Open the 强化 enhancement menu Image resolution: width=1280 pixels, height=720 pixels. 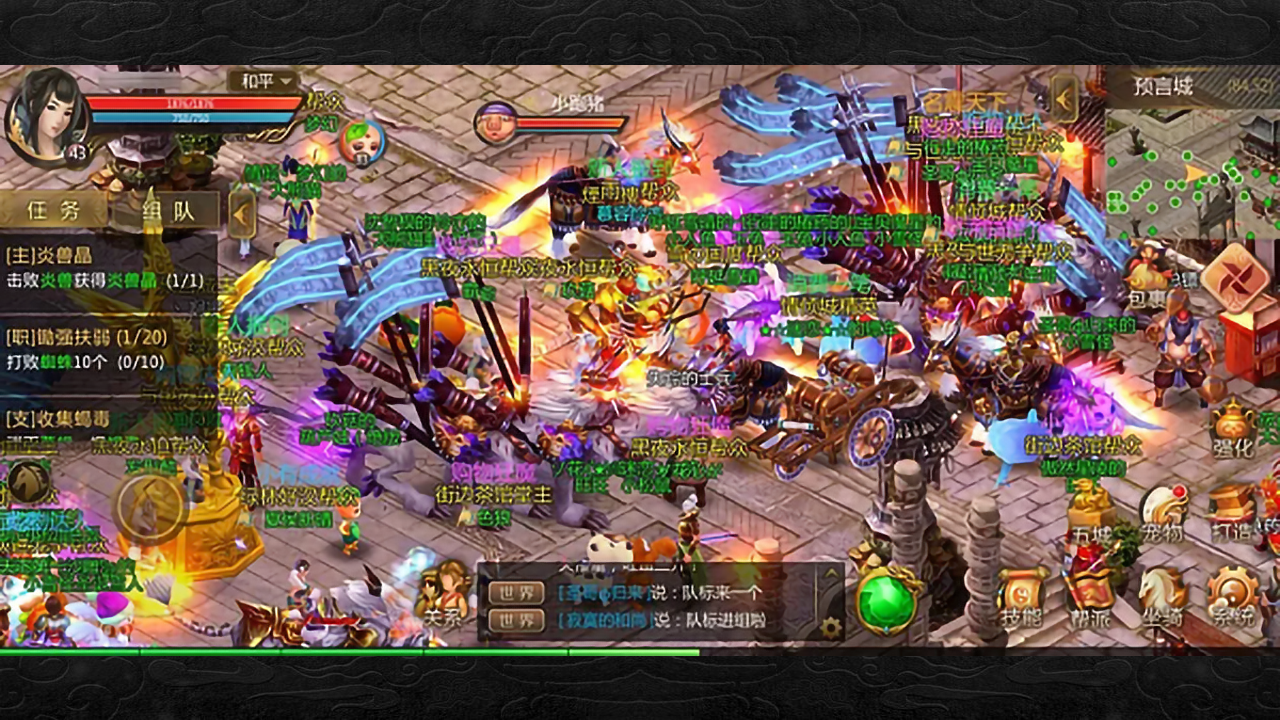(x=1232, y=432)
